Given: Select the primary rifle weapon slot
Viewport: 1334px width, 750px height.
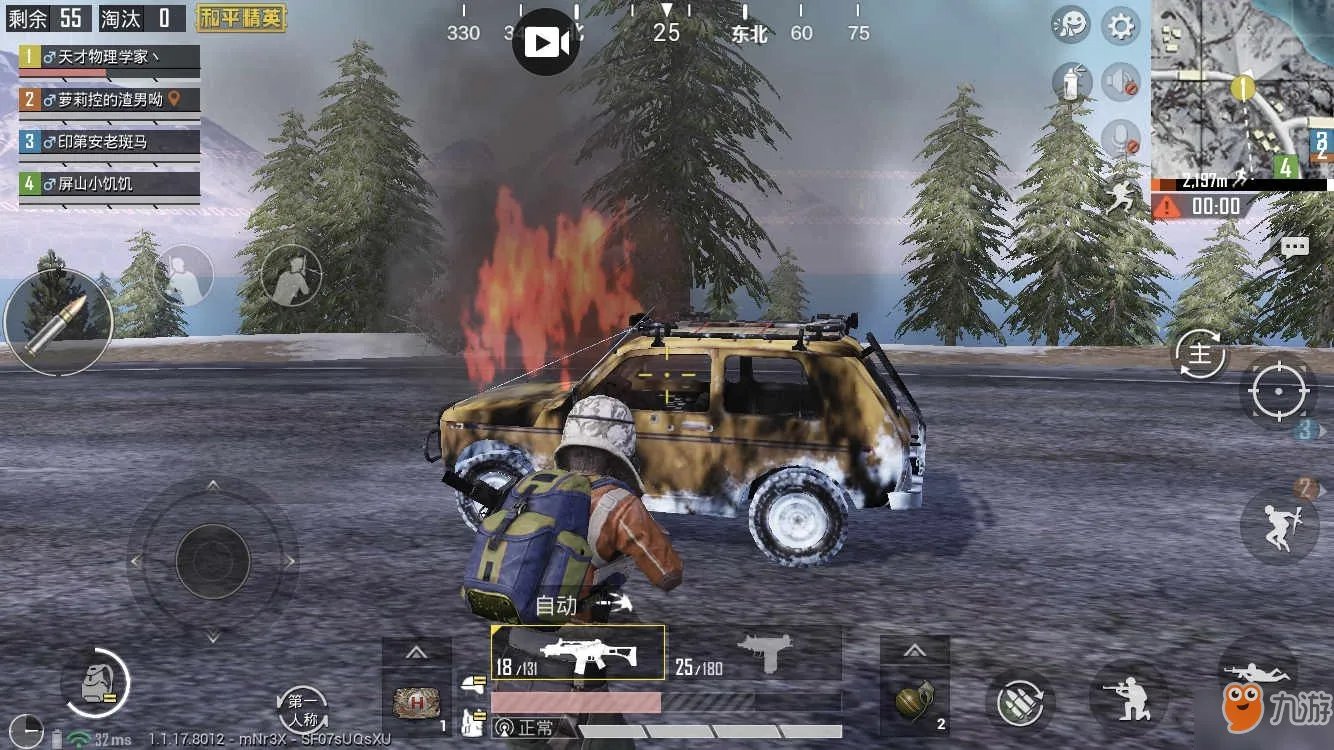Looking at the screenshot, I should click(x=577, y=653).
